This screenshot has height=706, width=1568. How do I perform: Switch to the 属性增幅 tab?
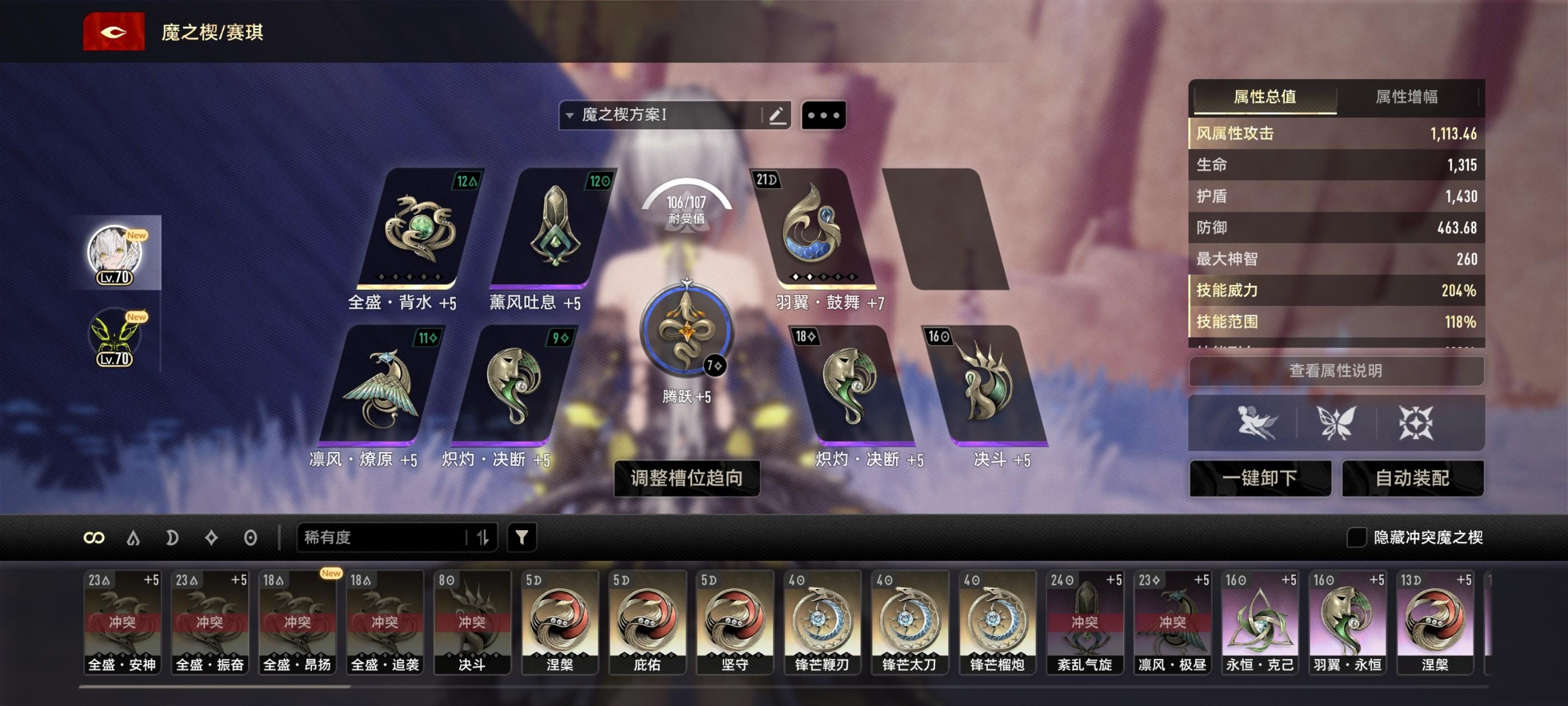1406,97
